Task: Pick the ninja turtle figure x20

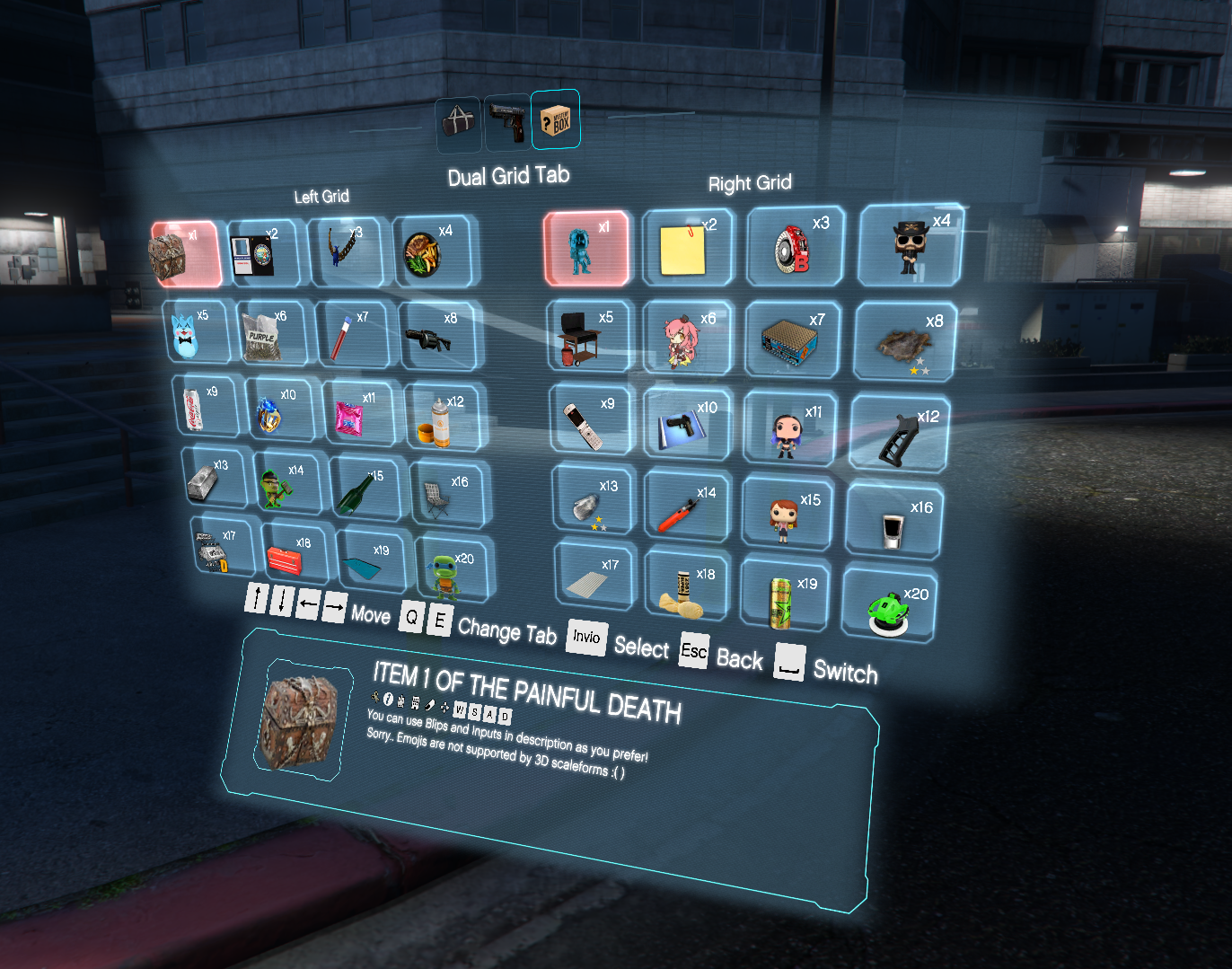Action: (454, 569)
